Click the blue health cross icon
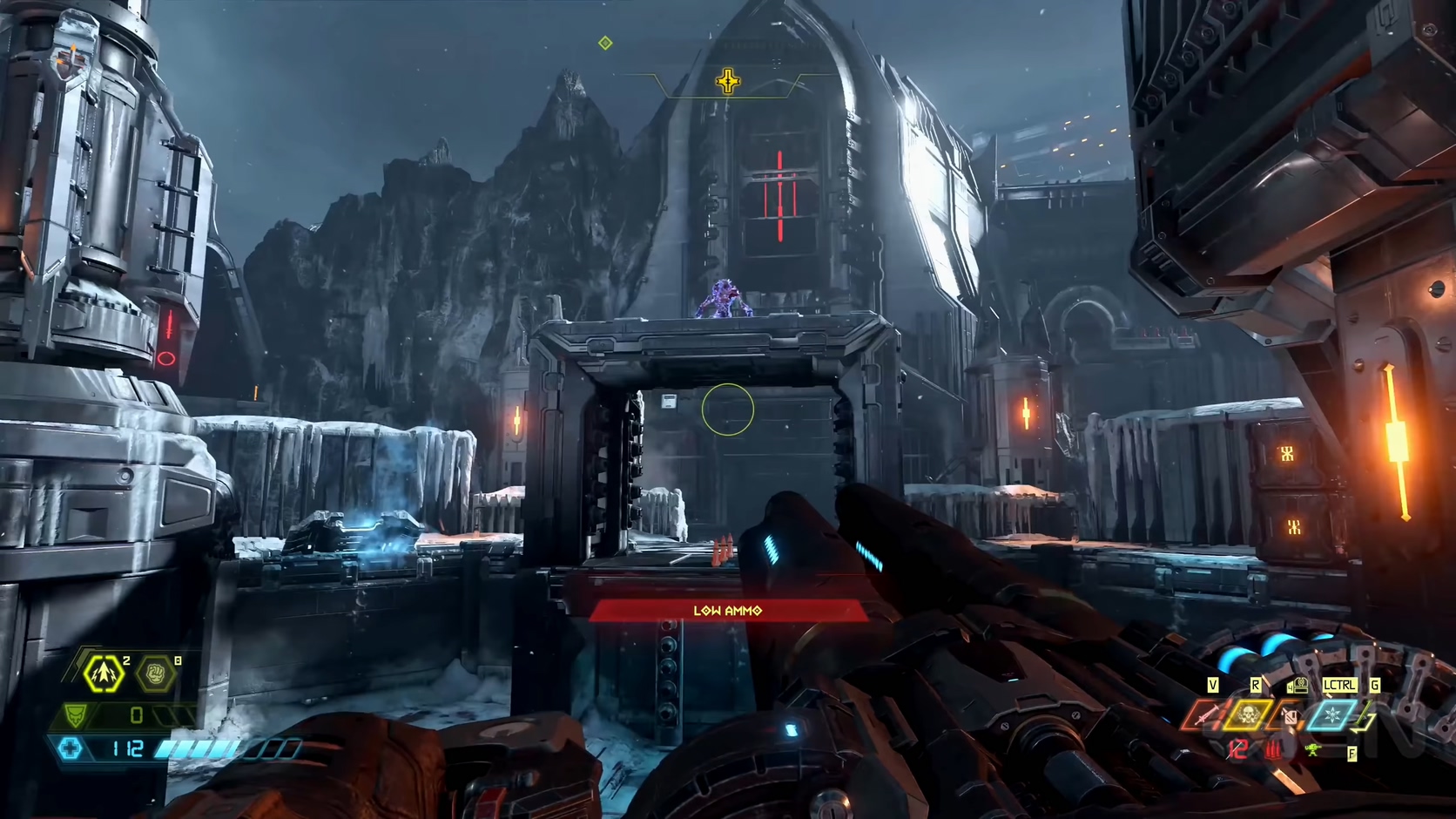Image resolution: width=1456 pixels, height=819 pixels. pyautogui.click(x=71, y=748)
